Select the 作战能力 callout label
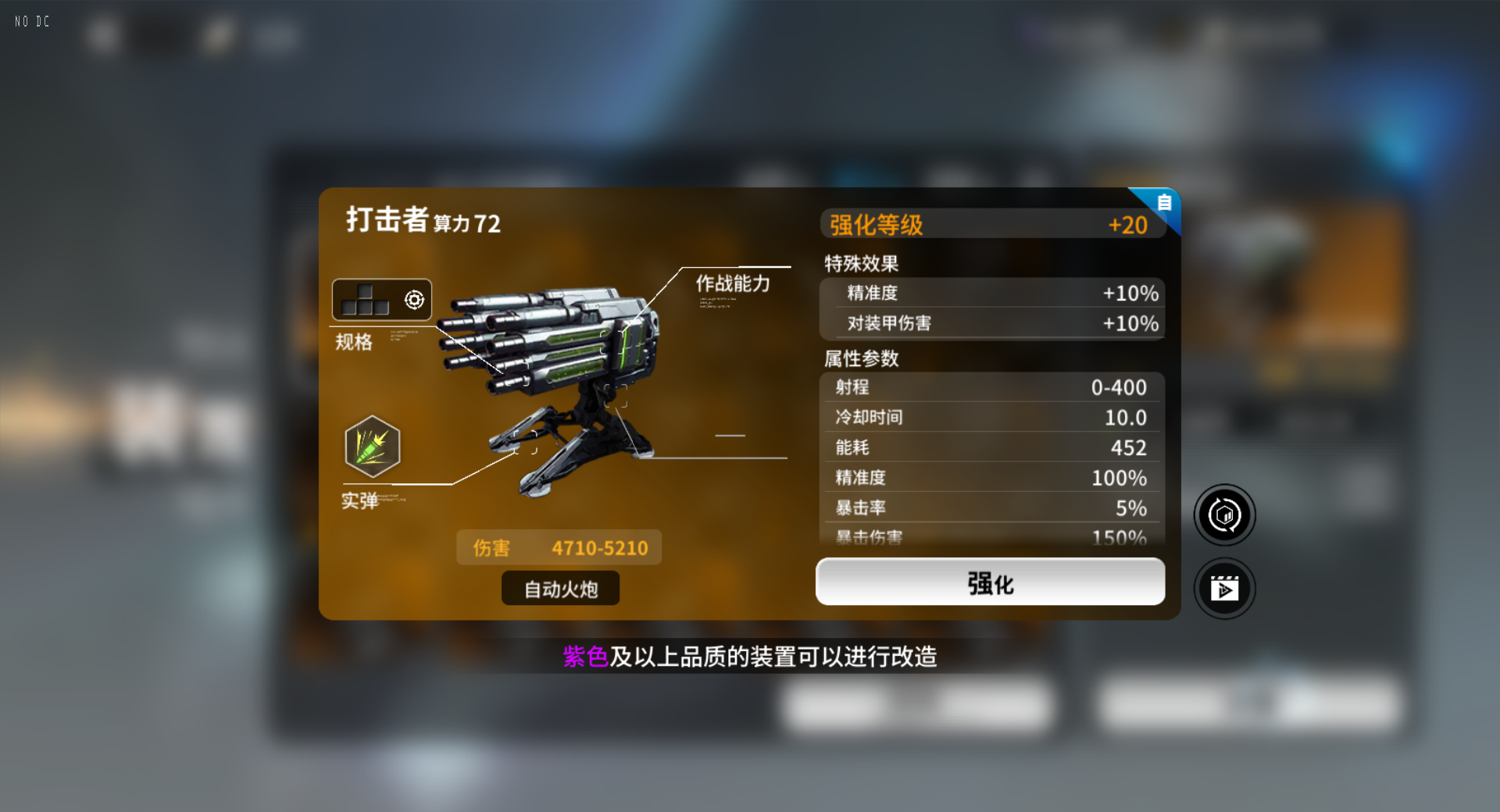Viewport: 1500px width, 812px height. pyautogui.click(x=732, y=284)
